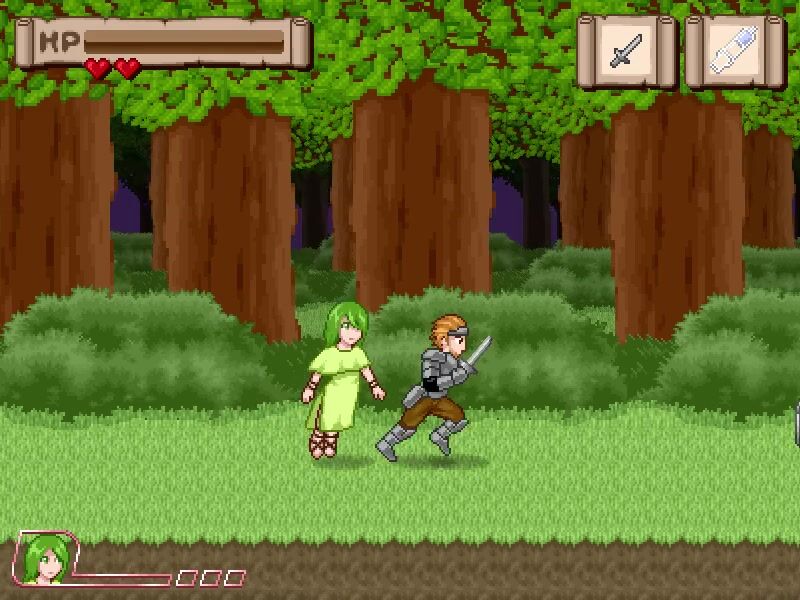Choose the potion bottle item slot
The height and width of the screenshot is (600, 800).
(734, 50)
